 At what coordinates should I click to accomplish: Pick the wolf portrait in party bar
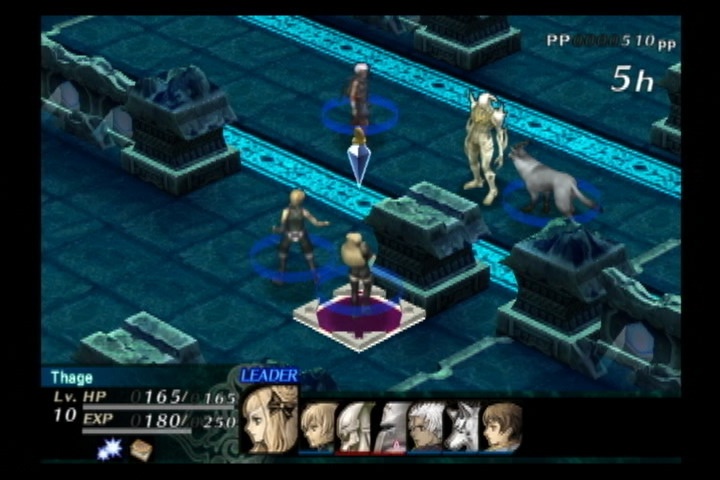coord(462,427)
